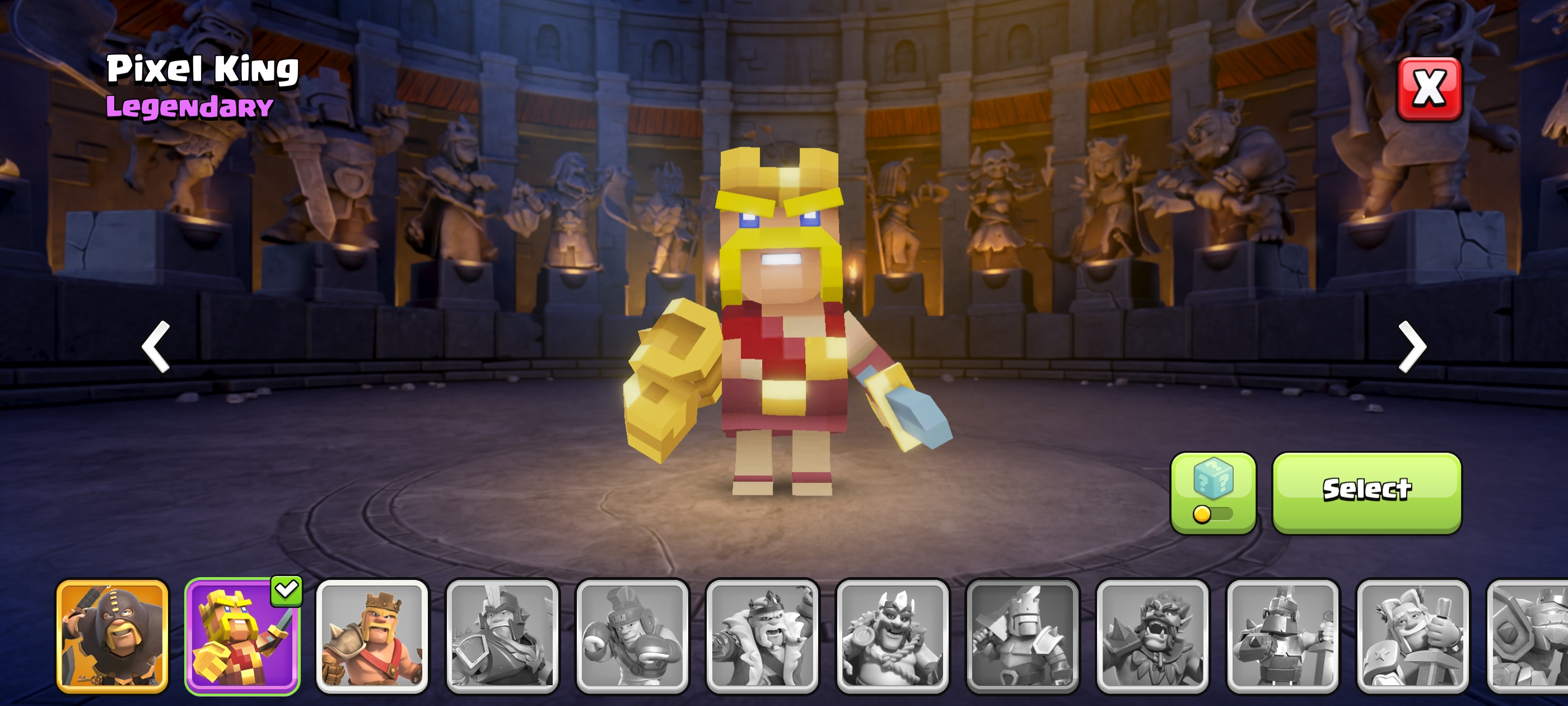Preview the locked boxing gloves king skin

click(632, 635)
